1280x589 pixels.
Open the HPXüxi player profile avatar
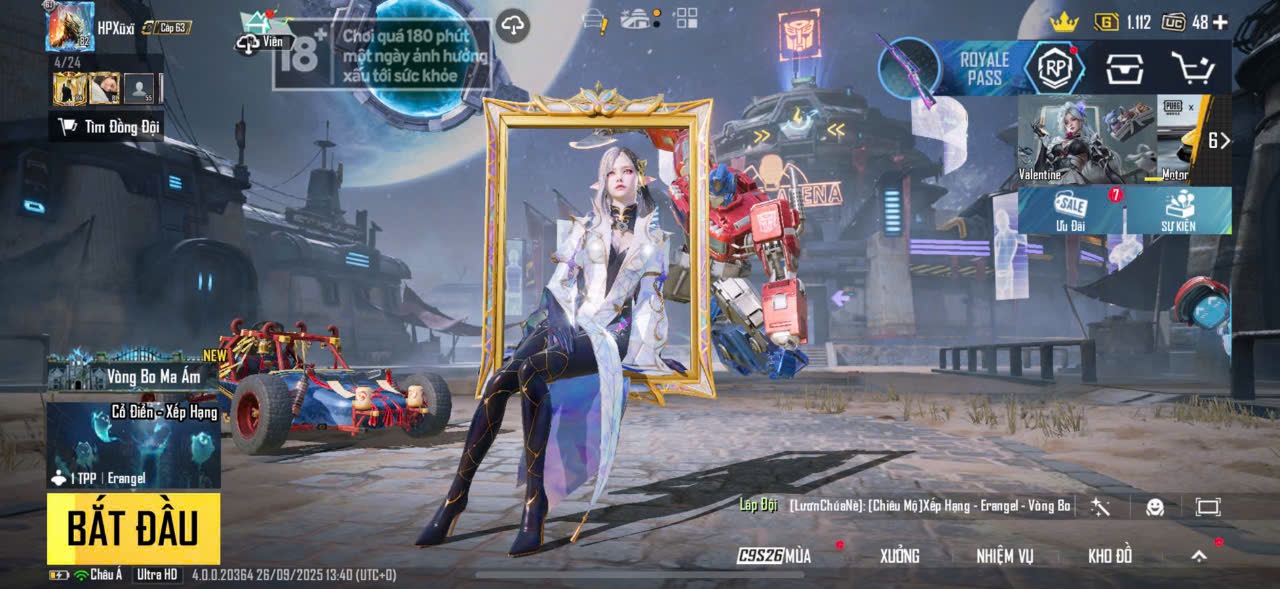point(70,27)
